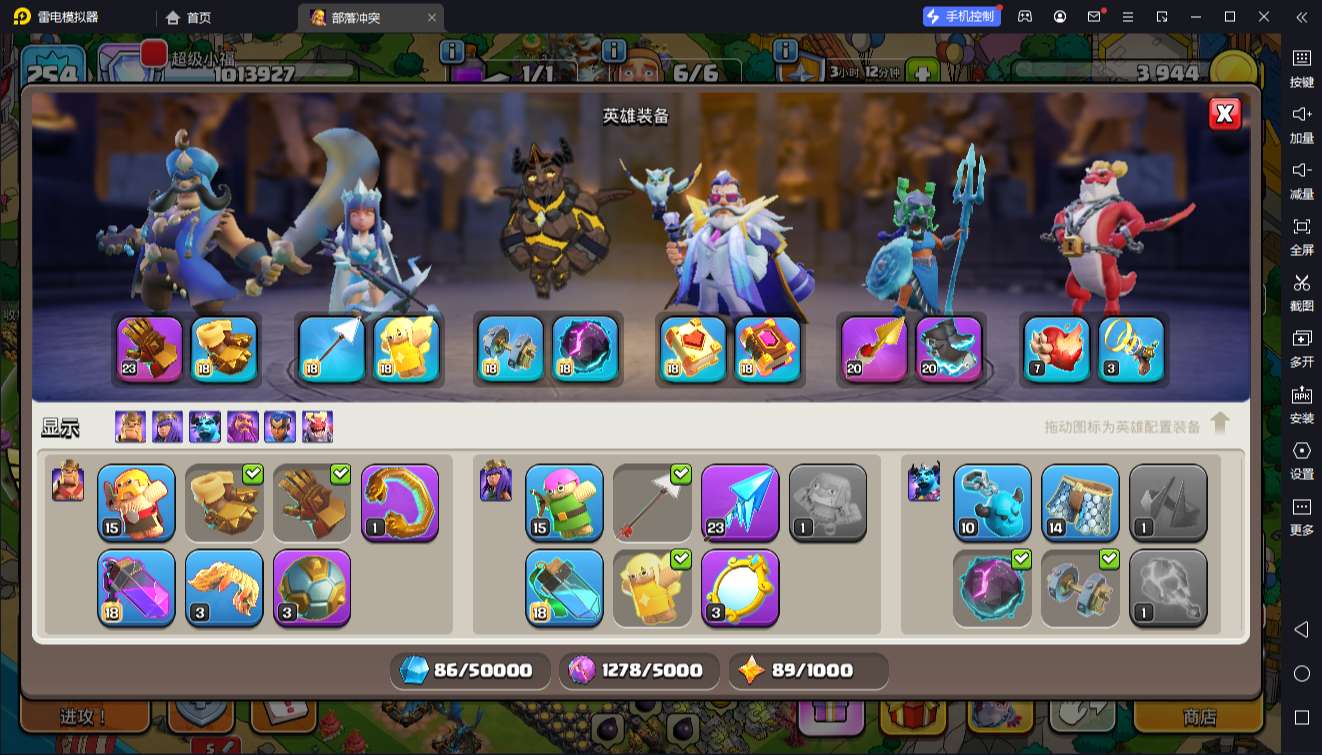
Task: Select the equipped Rocket Spear level 20
Action: 874,349
